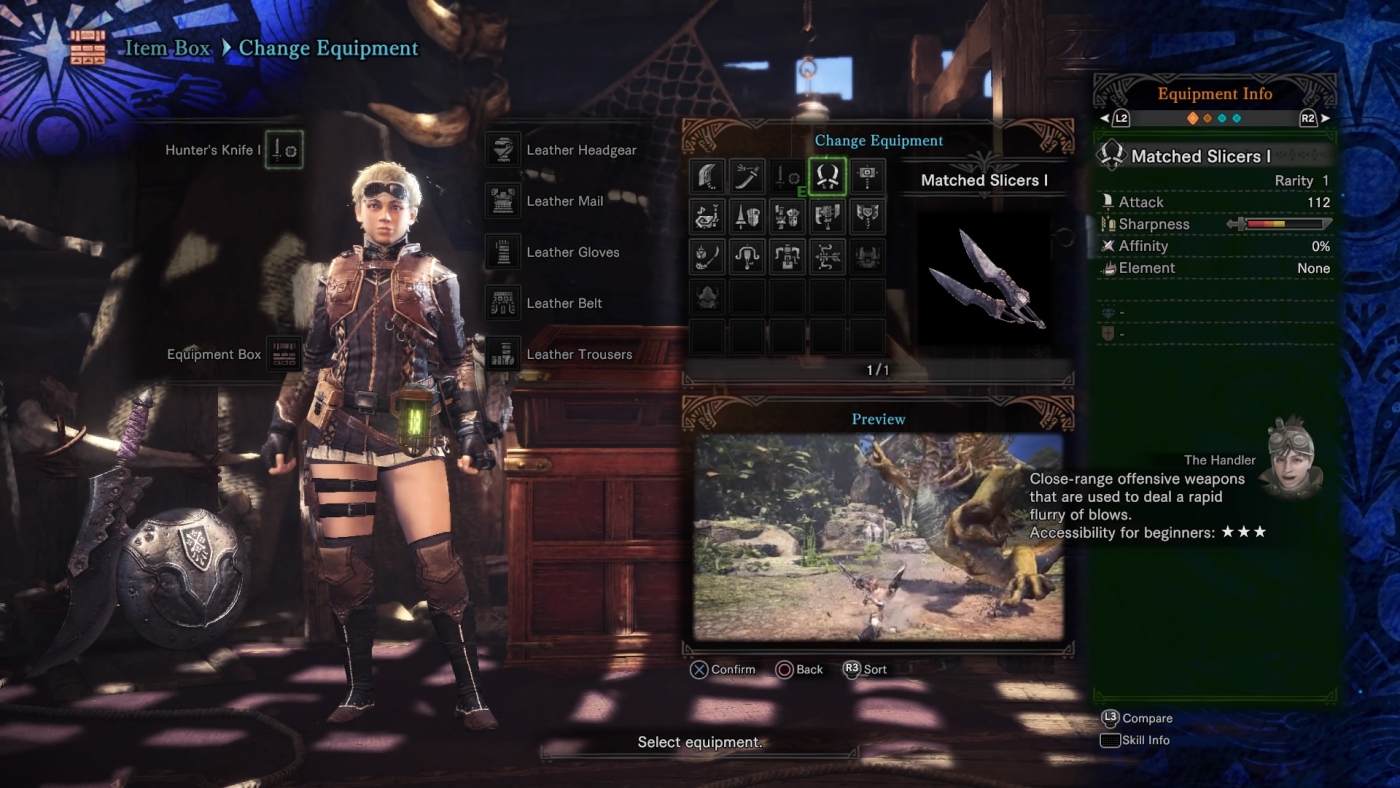The width and height of the screenshot is (1400, 788).
Task: Switch to the Change Equipment header tab
Action: [879, 140]
